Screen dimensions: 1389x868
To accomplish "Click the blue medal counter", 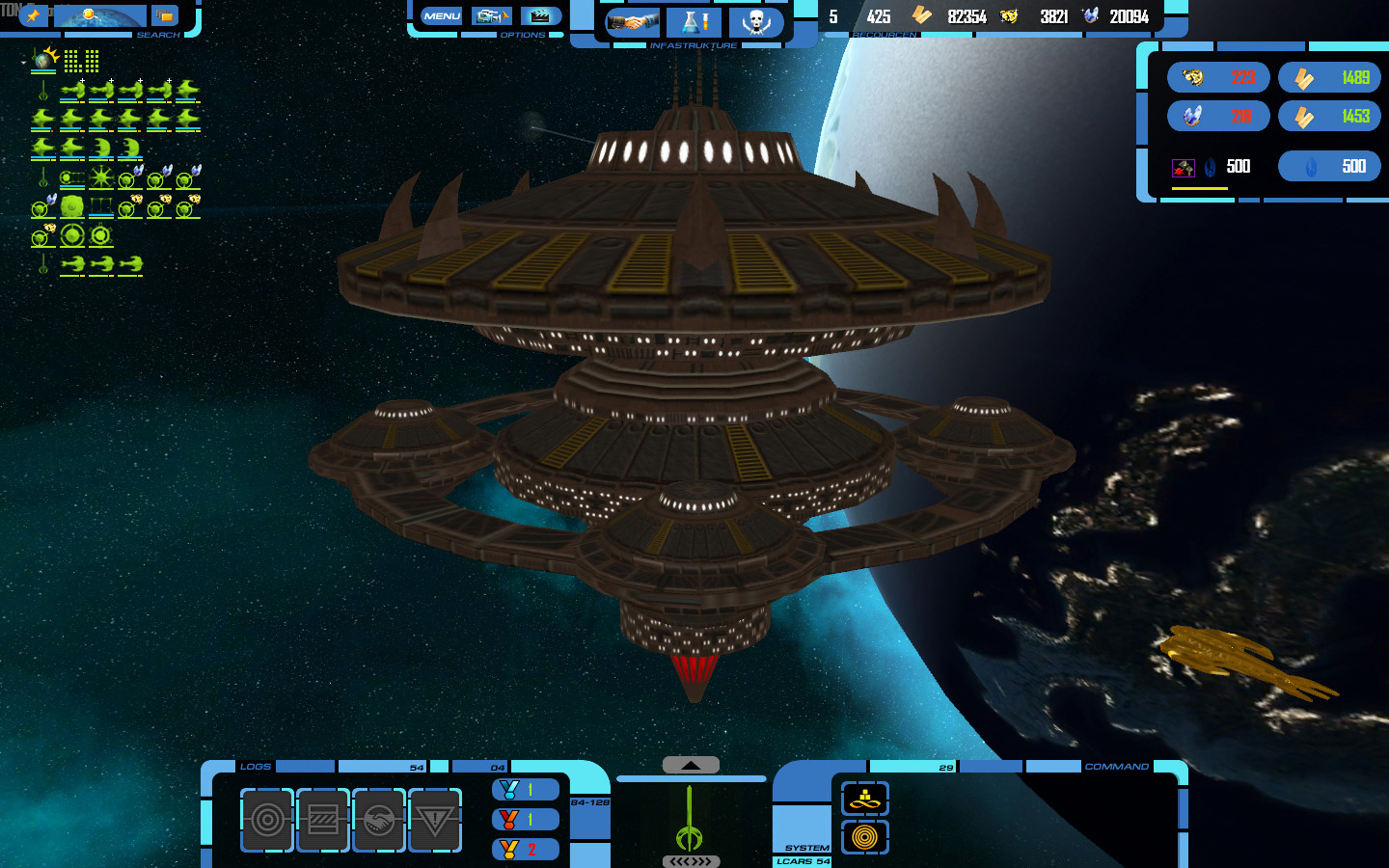I will (526, 790).
